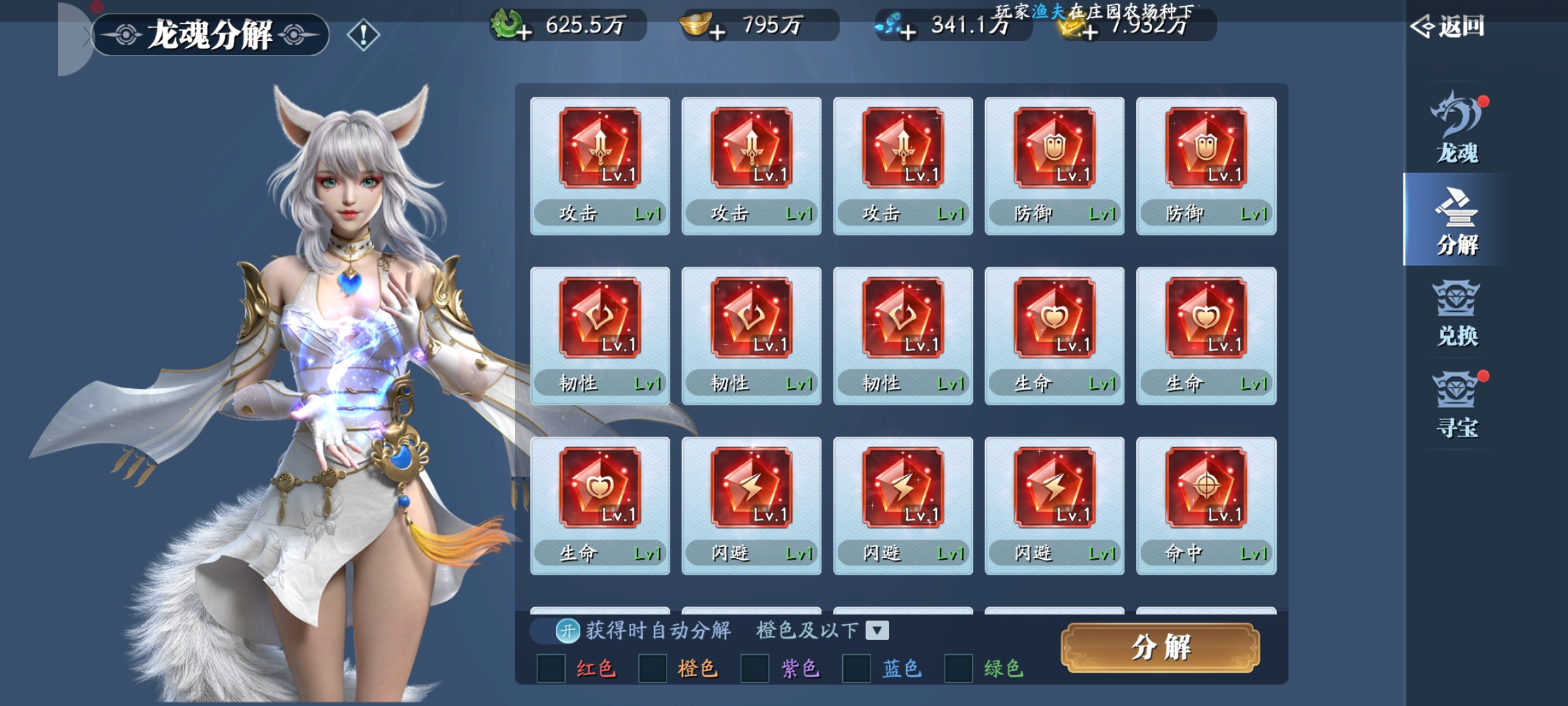Tick the 蓝色 blue checkbox
The image size is (1568, 706).
click(857, 669)
